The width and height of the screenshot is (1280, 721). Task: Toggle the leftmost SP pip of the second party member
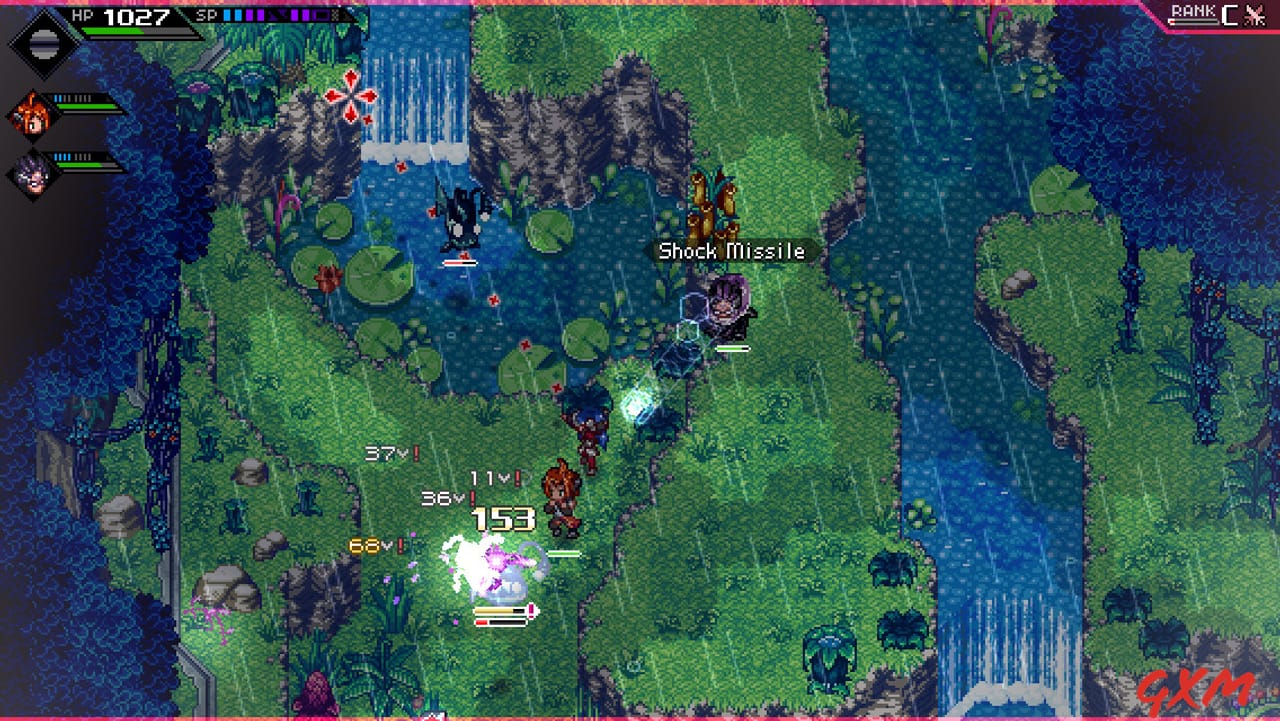[55, 97]
